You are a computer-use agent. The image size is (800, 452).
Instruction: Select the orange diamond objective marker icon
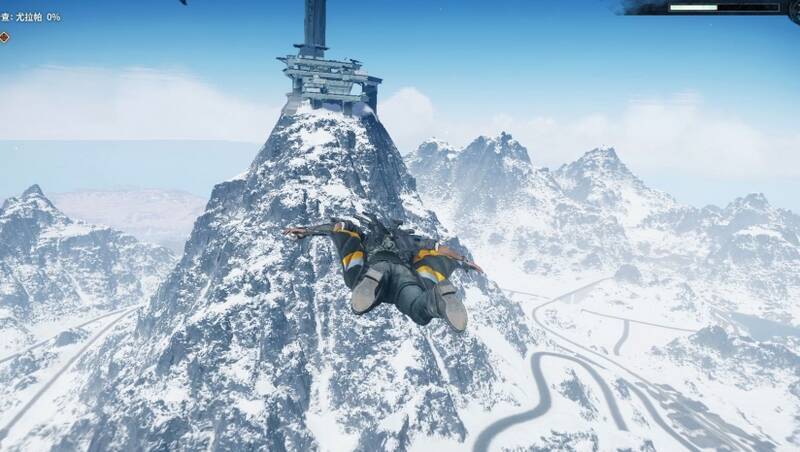tap(4, 37)
